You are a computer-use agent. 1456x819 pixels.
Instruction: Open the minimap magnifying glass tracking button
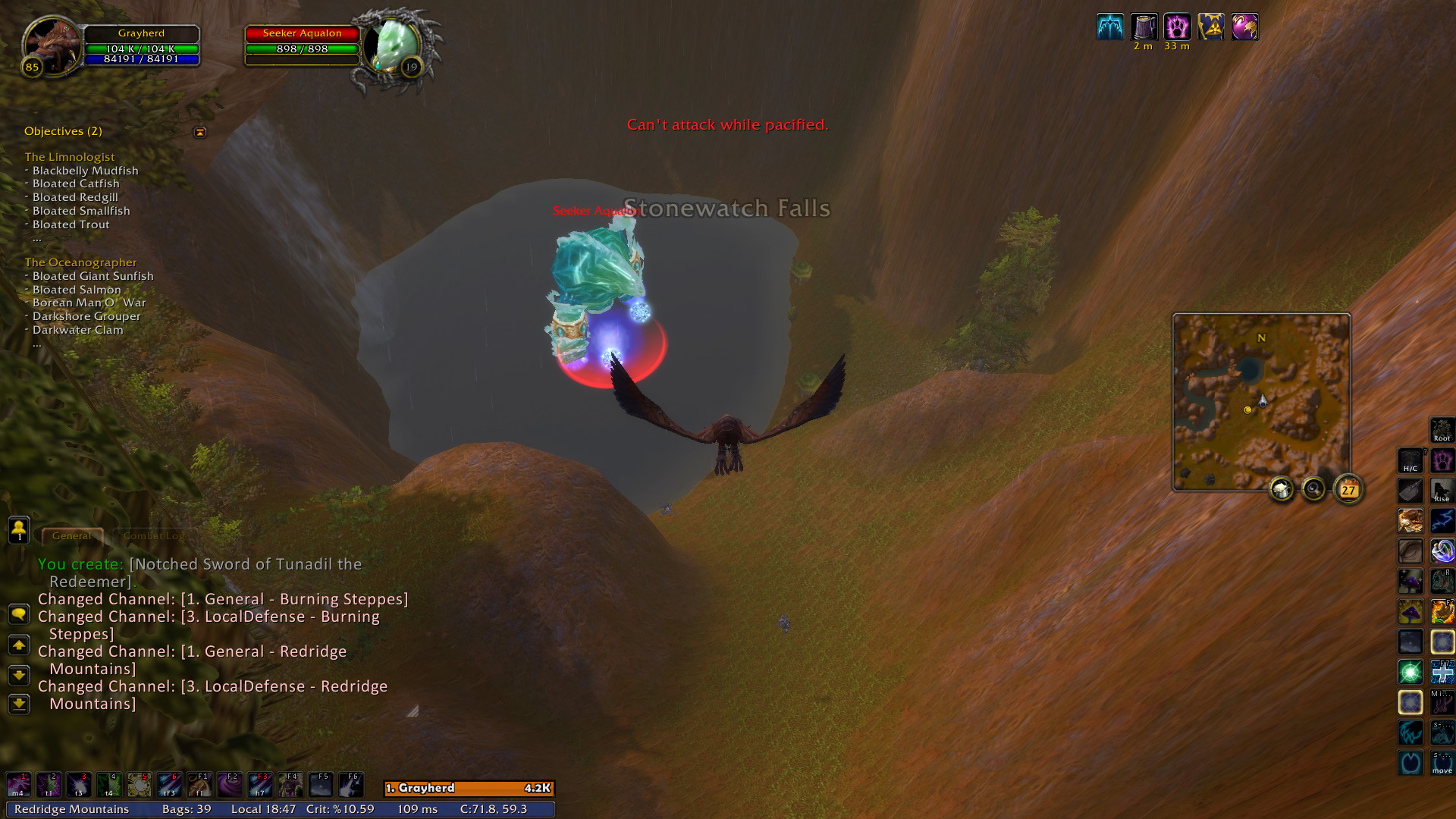tap(1313, 490)
